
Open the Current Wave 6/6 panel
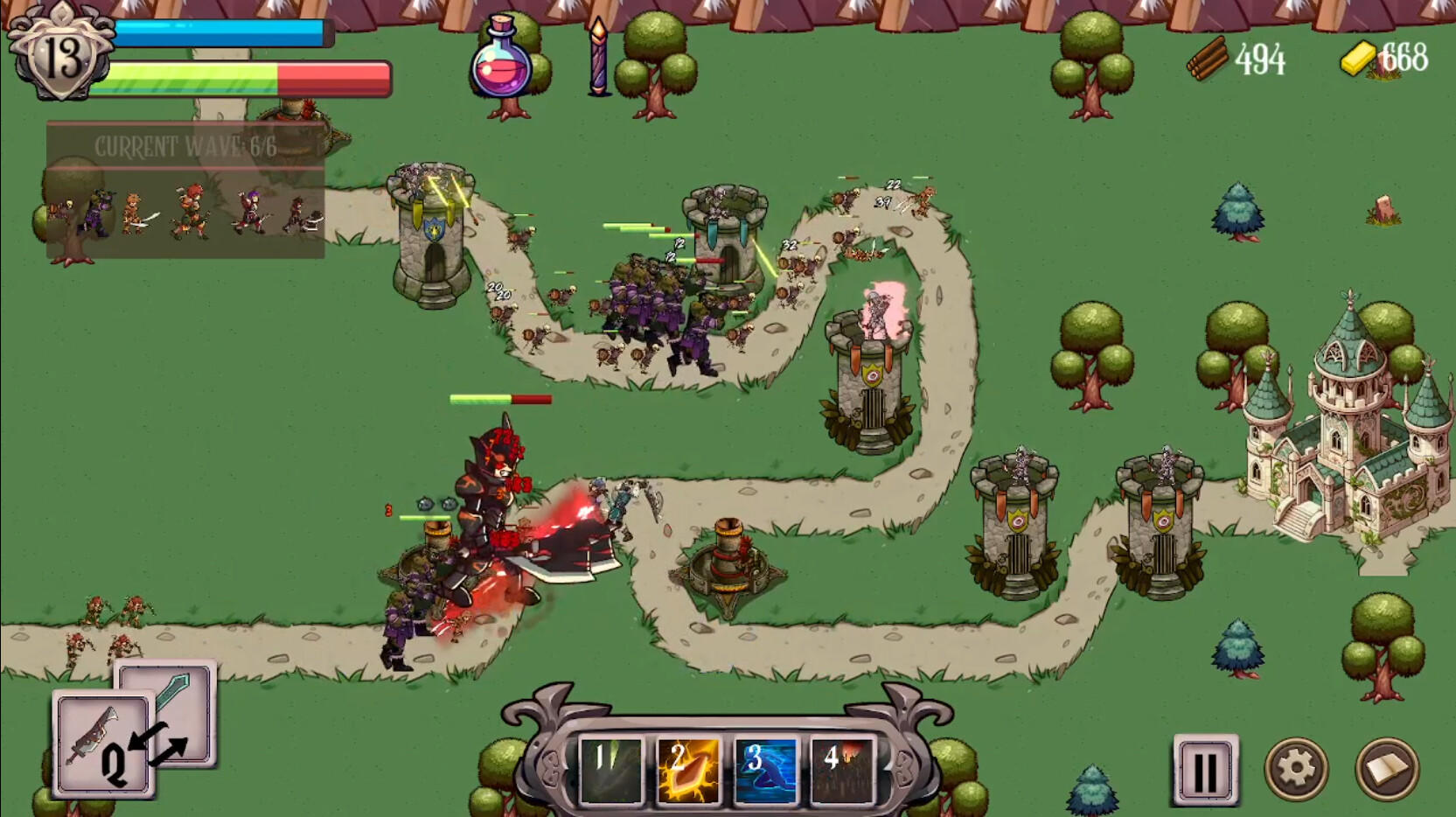(185, 148)
